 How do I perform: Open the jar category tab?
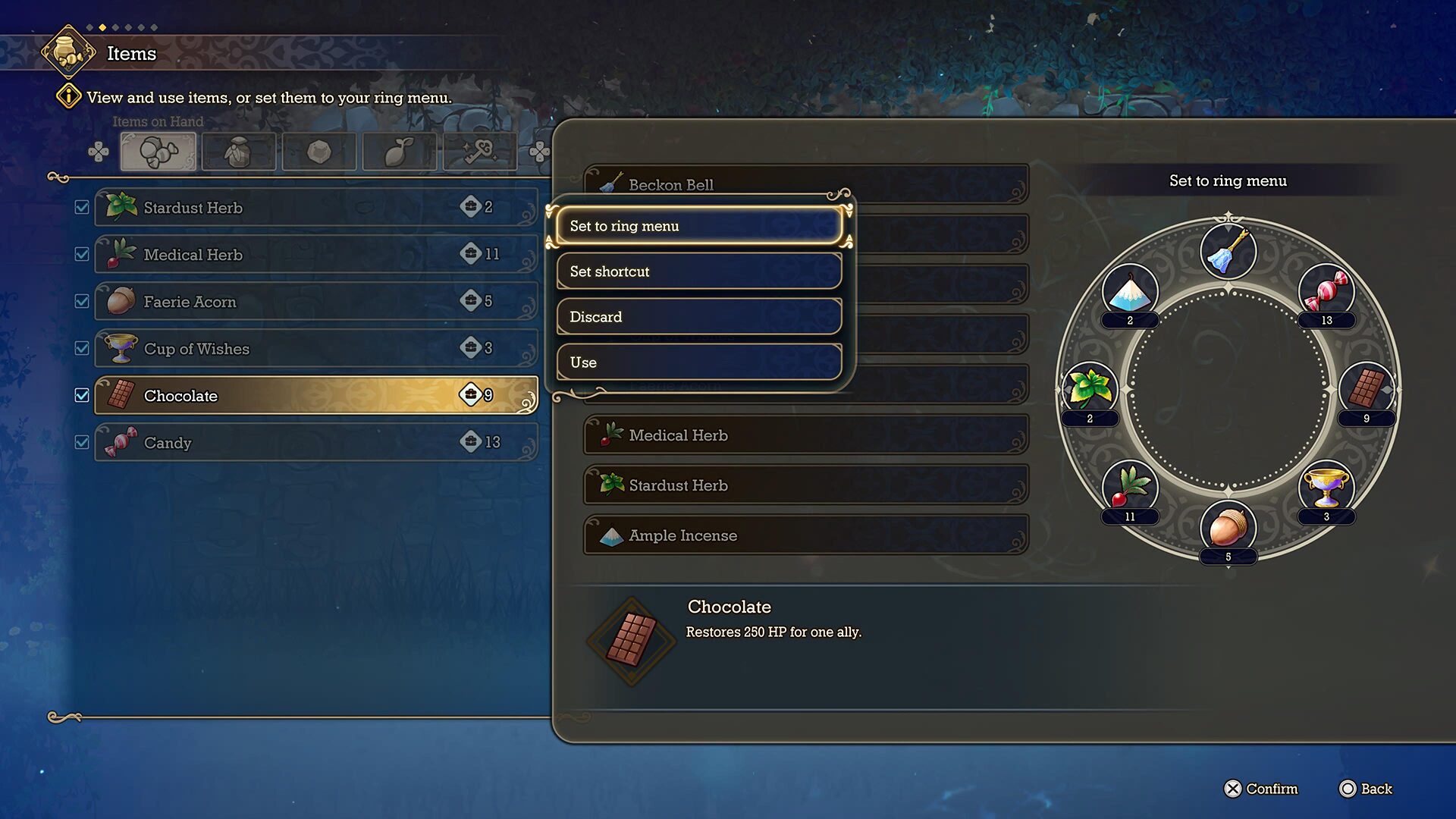(238, 152)
